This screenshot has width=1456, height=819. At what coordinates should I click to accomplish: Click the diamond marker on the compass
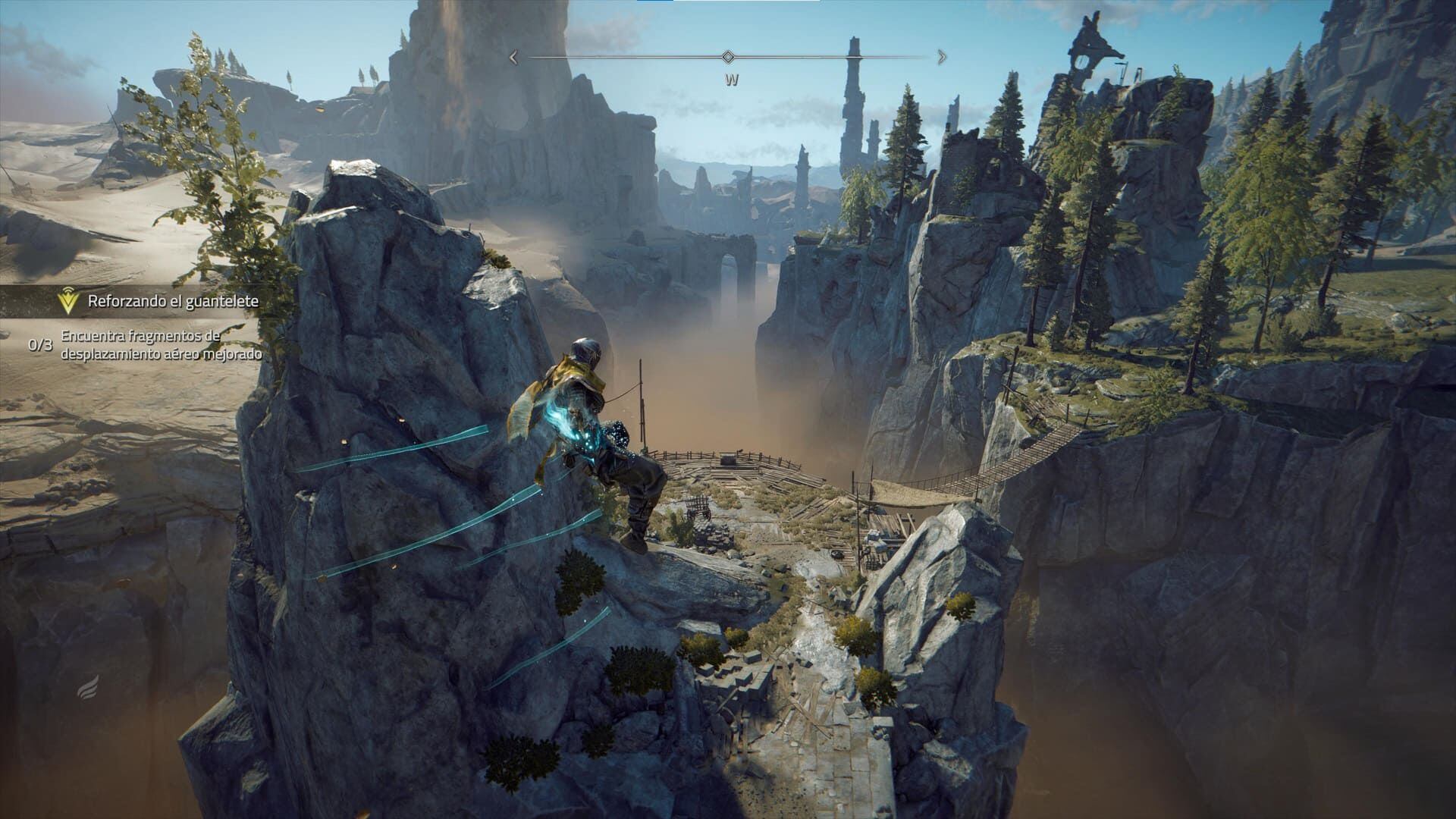coord(728,57)
